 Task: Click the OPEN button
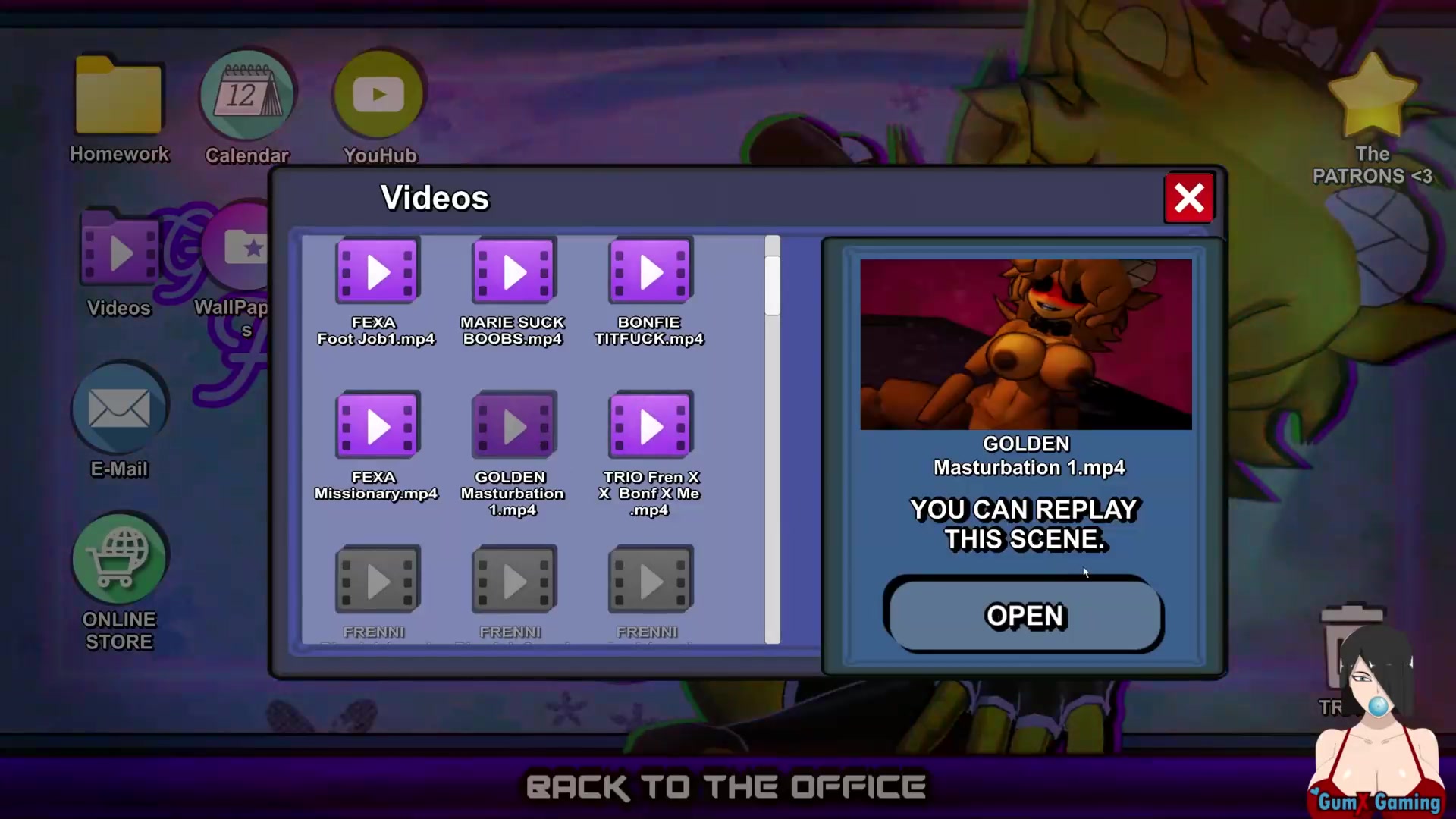click(x=1024, y=615)
